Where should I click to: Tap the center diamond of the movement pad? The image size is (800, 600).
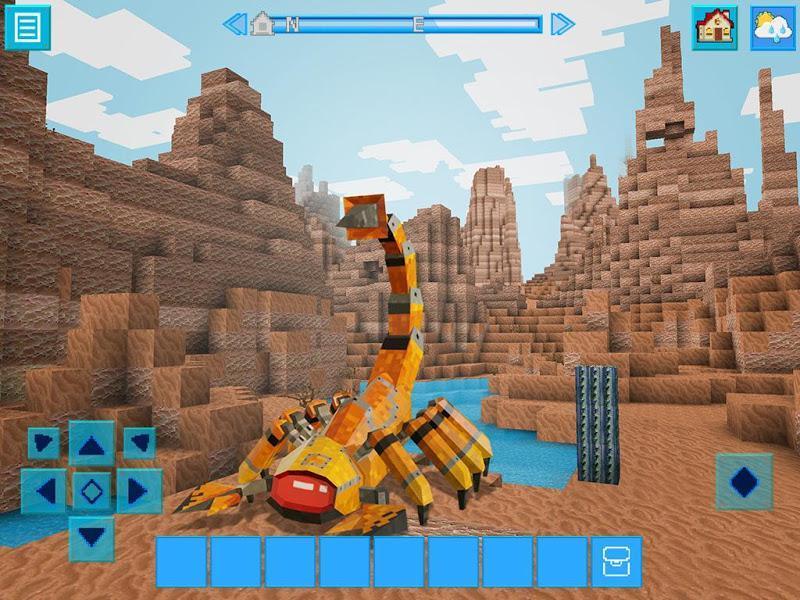tap(92, 491)
